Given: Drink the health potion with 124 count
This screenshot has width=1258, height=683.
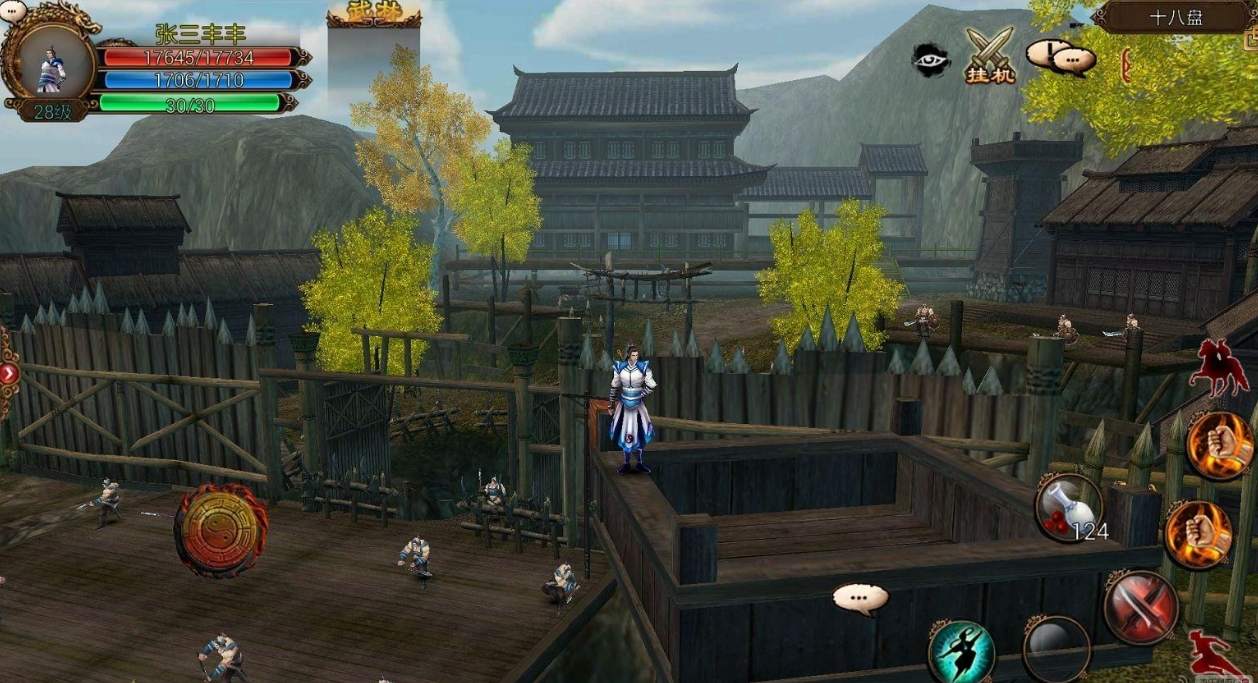Looking at the screenshot, I should pyautogui.click(x=1068, y=507).
